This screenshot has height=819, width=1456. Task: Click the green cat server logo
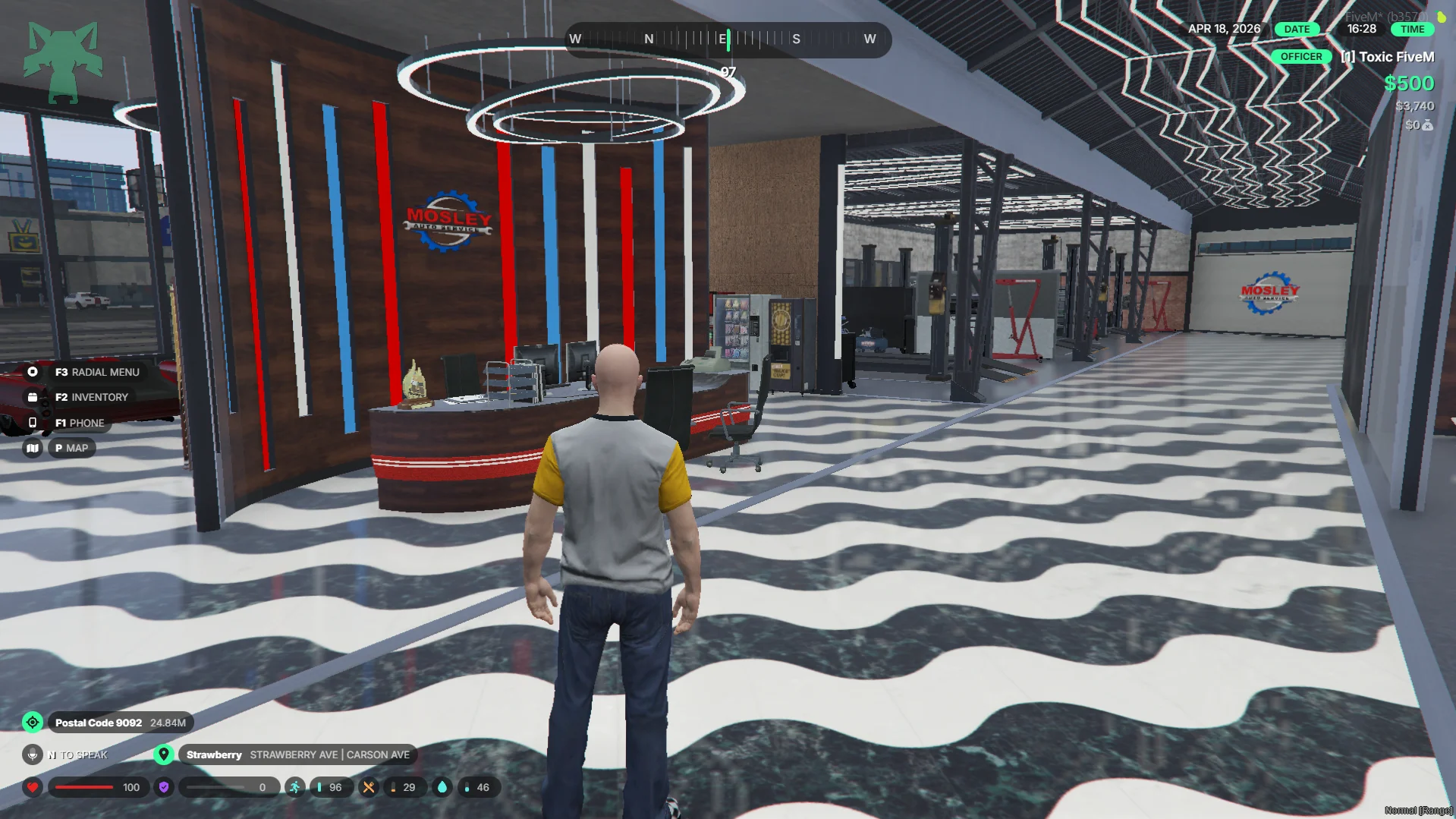pyautogui.click(x=63, y=62)
